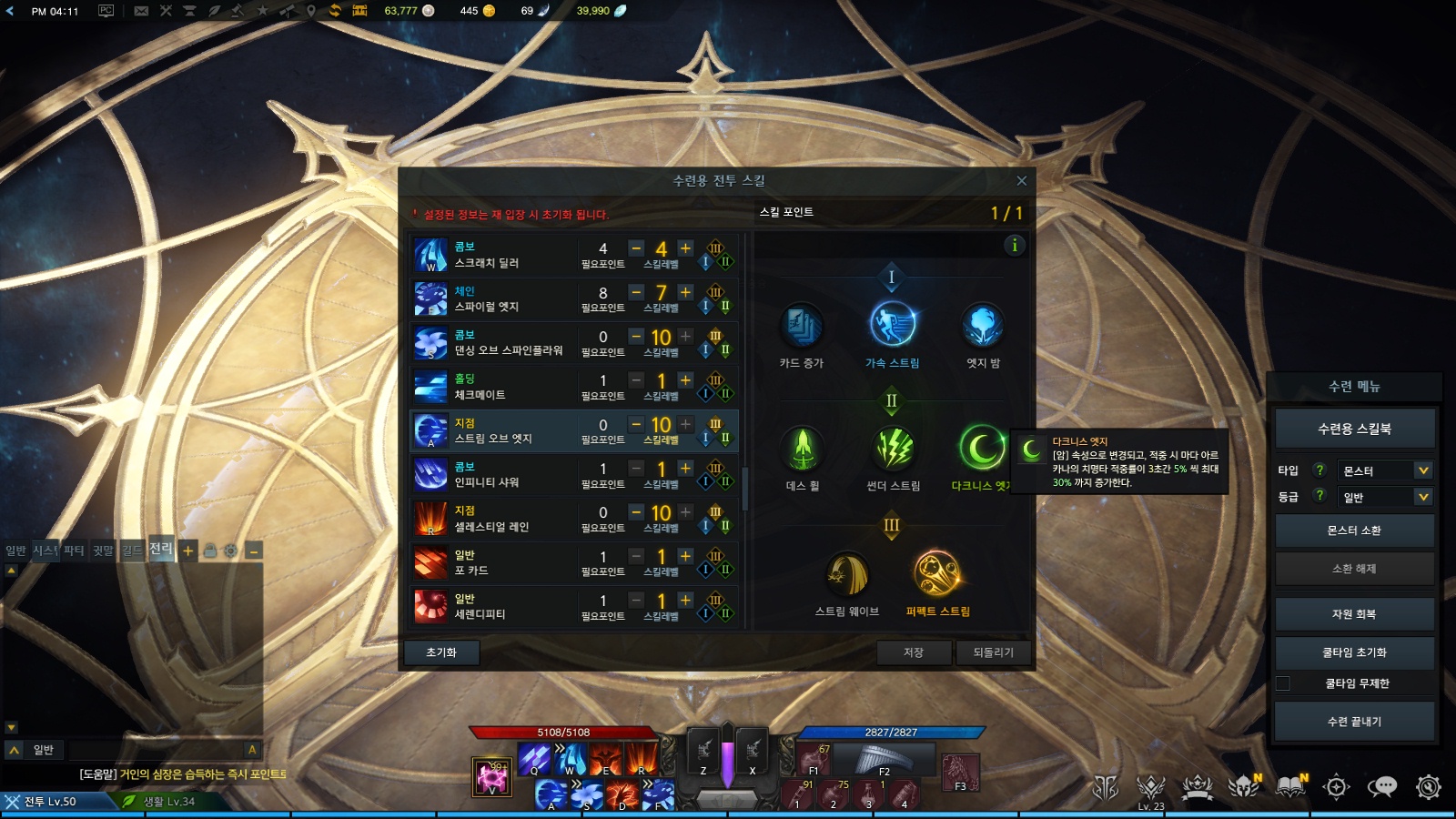Close the 수련용 전투 스킬 window
This screenshot has width=1456, height=819.
[x=1021, y=181]
